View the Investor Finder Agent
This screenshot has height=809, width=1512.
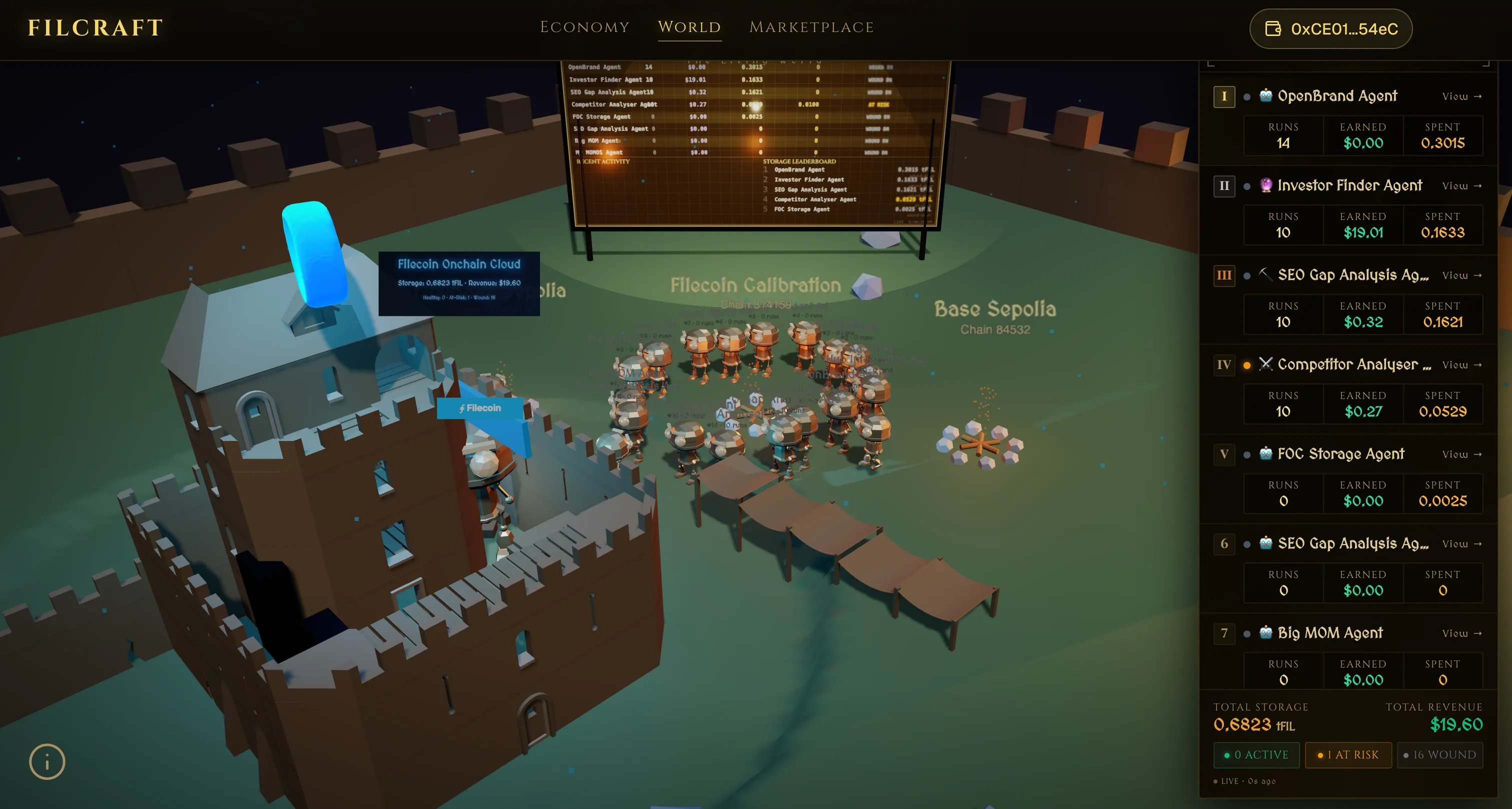pos(1461,186)
